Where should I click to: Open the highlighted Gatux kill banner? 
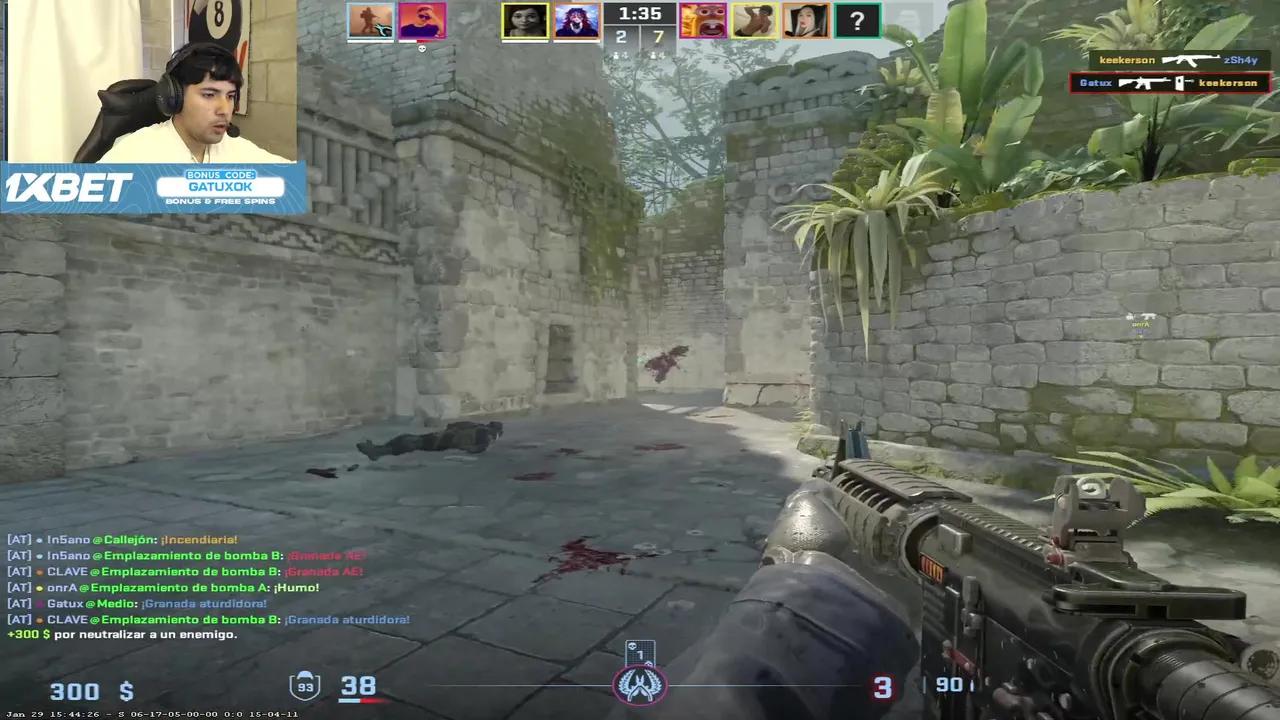click(x=1170, y=83)
